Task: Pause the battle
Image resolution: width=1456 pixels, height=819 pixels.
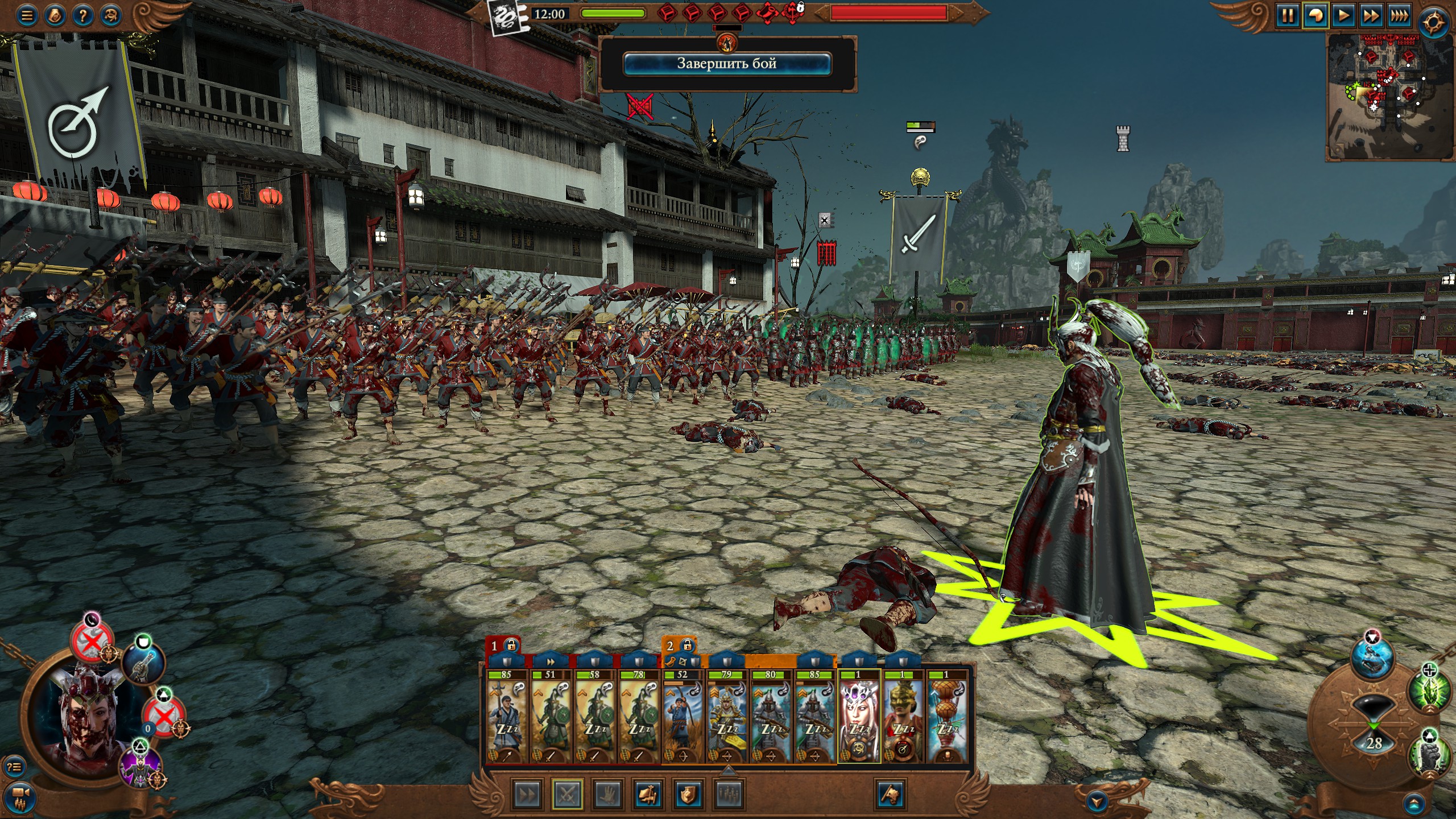Action: click(1287, 15)
